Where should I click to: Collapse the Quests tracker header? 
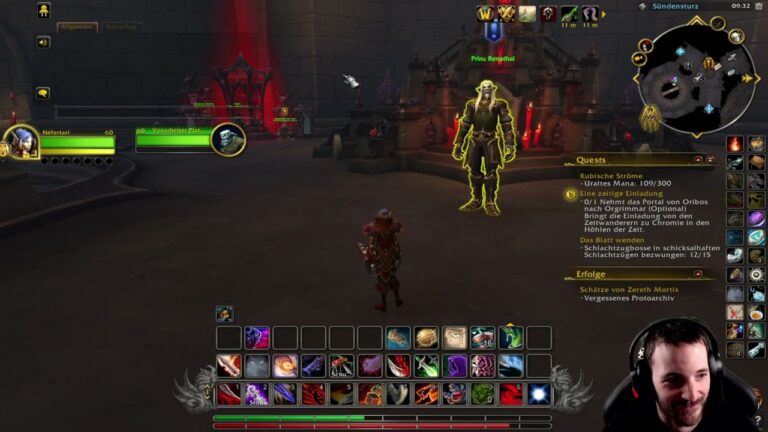(697, 160)
